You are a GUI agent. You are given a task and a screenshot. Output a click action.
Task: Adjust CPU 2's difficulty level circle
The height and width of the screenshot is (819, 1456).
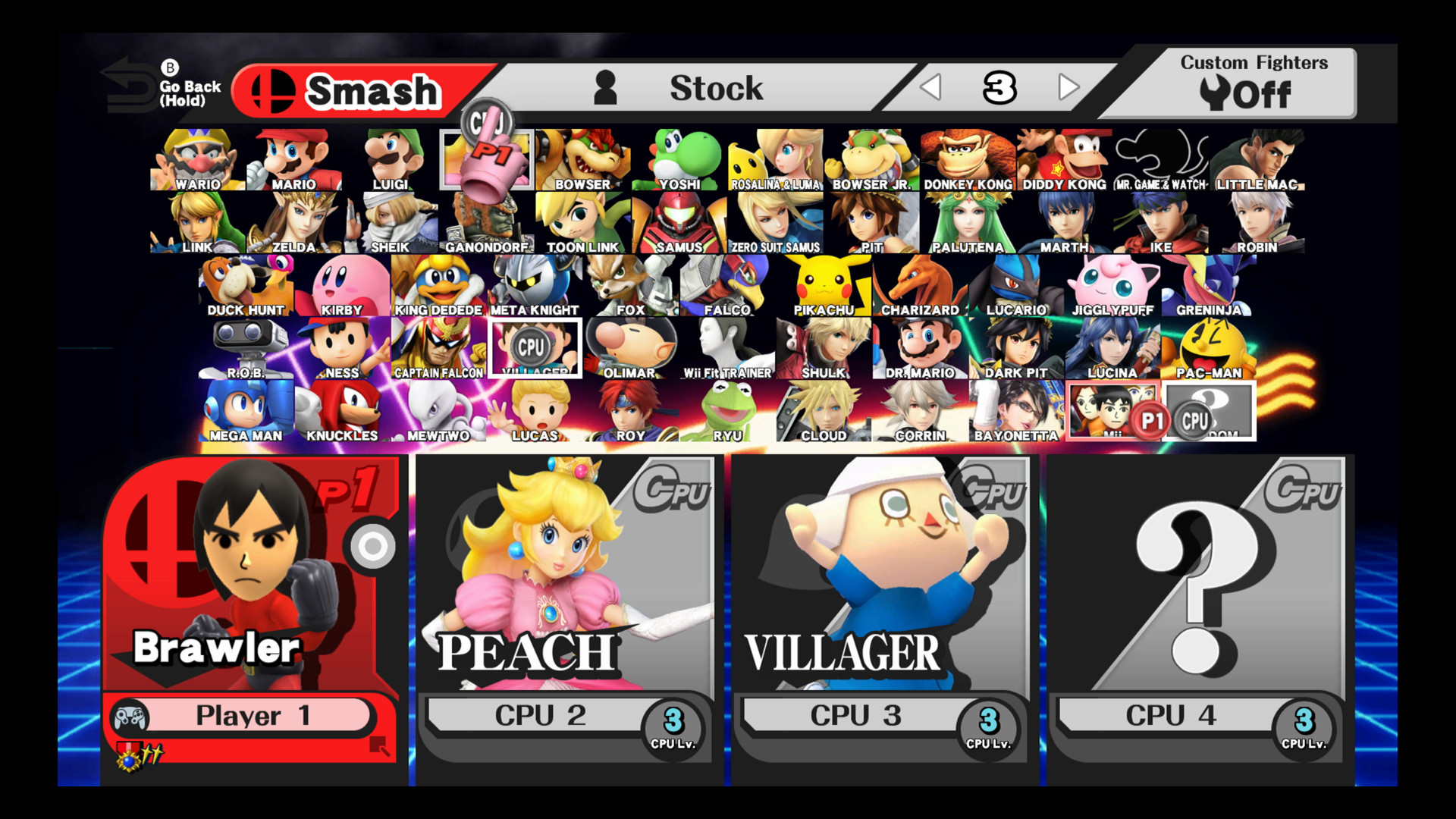[x=672, y=724]
